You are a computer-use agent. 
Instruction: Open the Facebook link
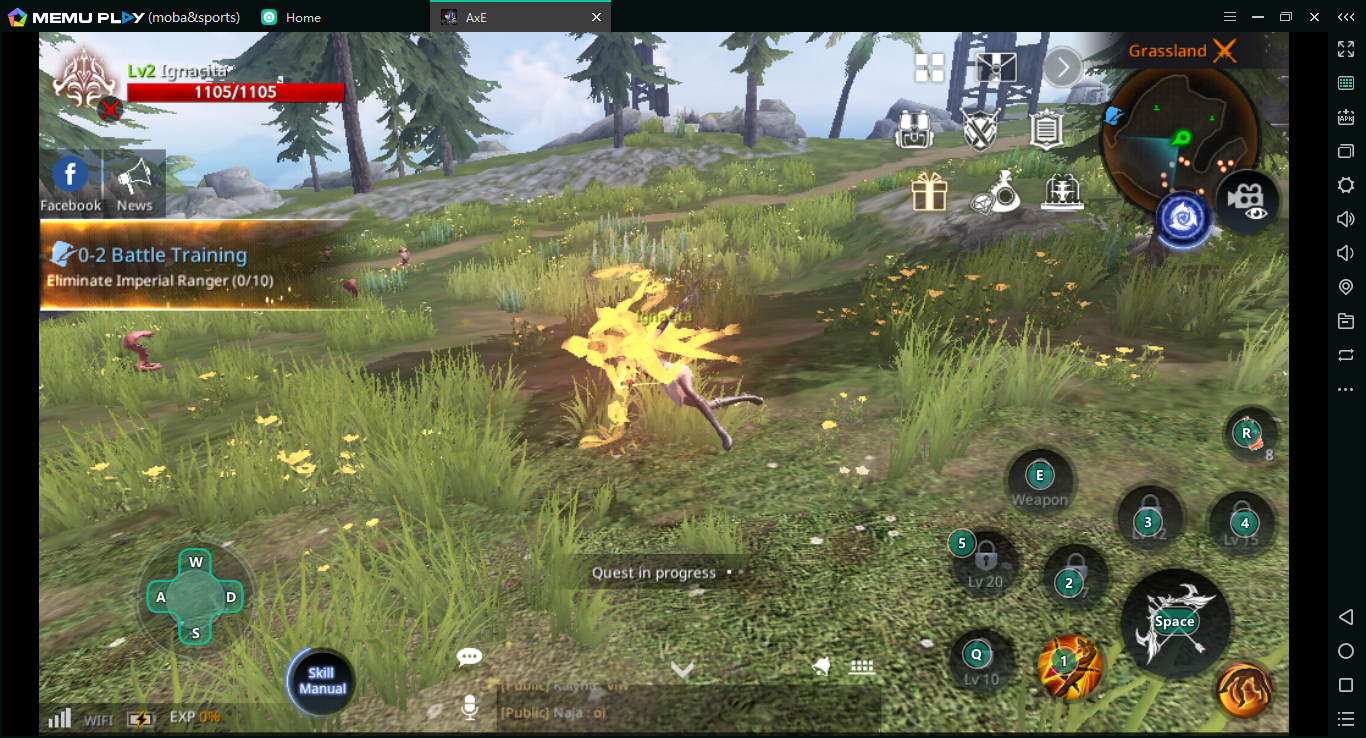point(70,182)
